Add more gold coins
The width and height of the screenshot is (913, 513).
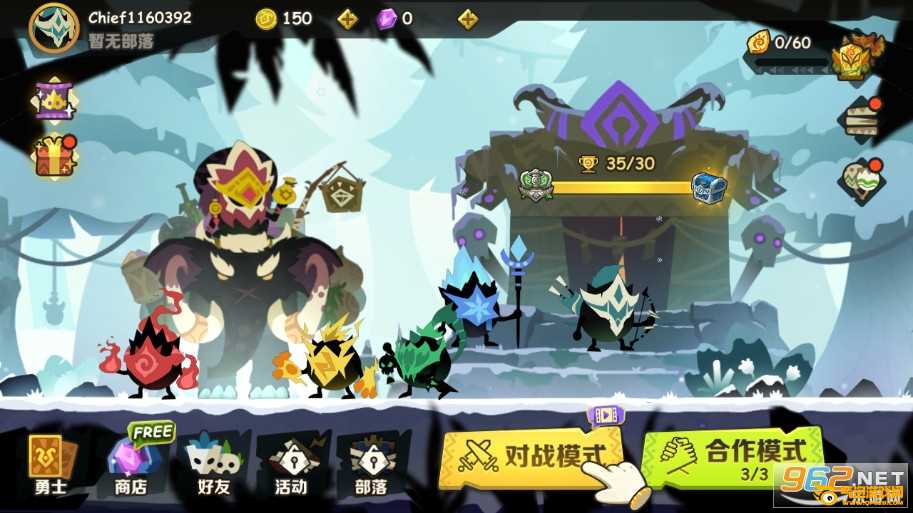pos(347,18)
